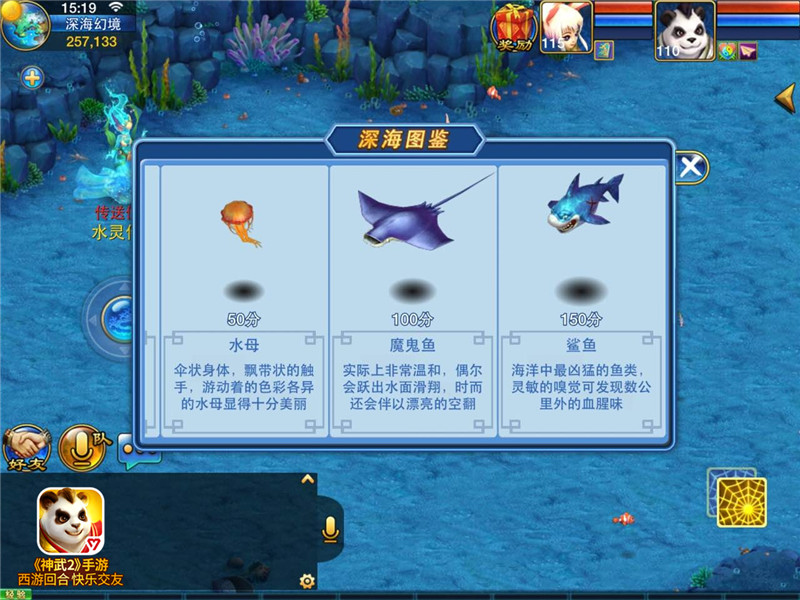Tap the panda character portrait

point(683,24)
